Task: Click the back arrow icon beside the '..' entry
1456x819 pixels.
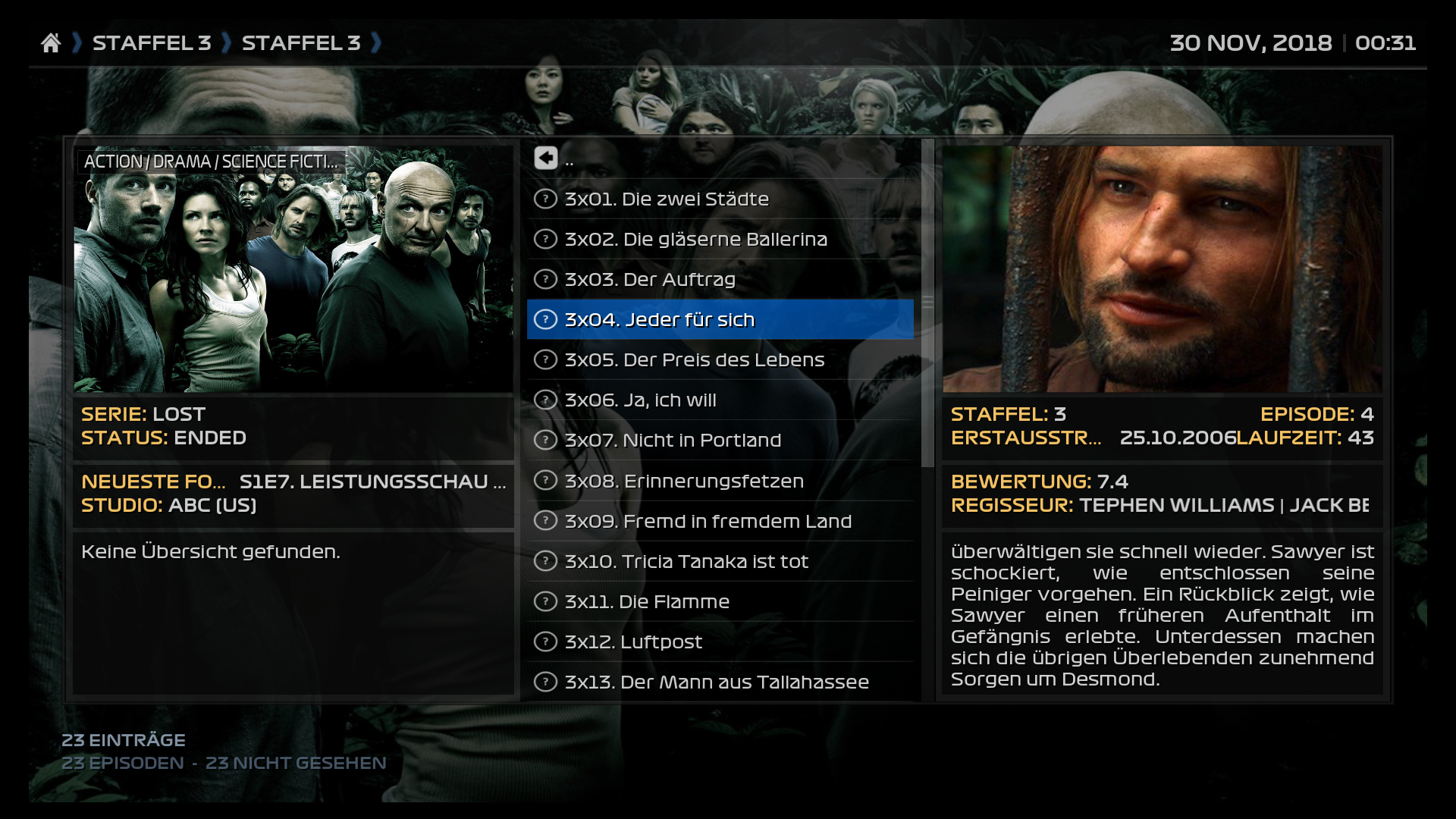Action: [x=545, y=158]
